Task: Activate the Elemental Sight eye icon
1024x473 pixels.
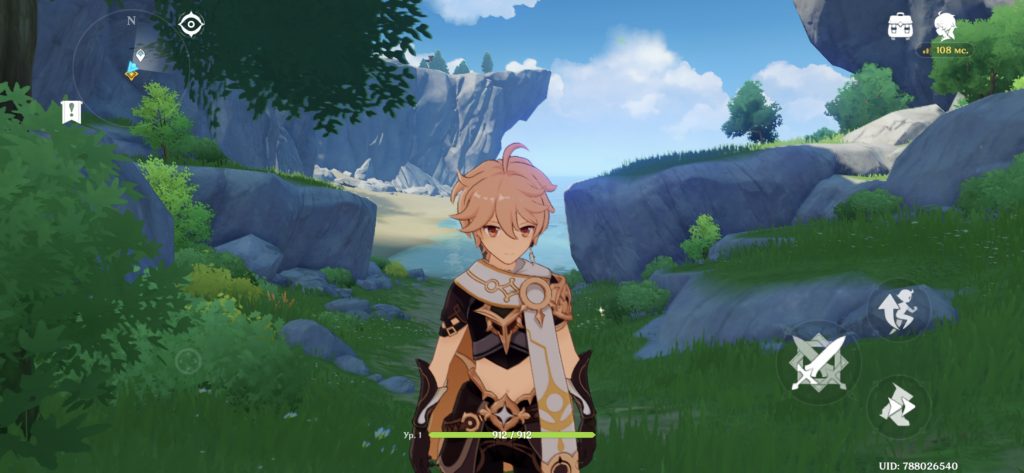Action: [191, 26]
